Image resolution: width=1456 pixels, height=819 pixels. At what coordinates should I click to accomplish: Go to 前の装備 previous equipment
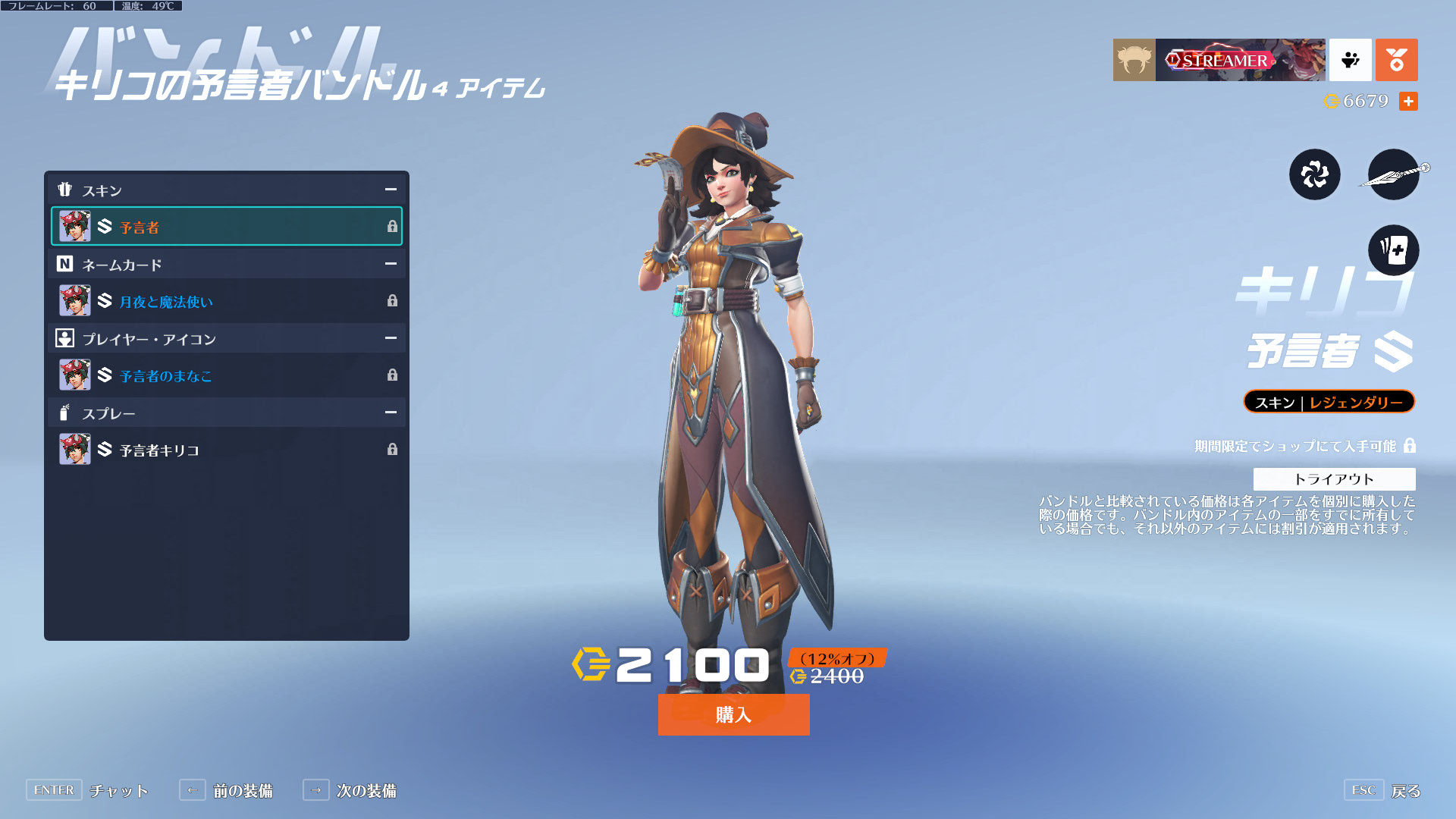point(242,791)
